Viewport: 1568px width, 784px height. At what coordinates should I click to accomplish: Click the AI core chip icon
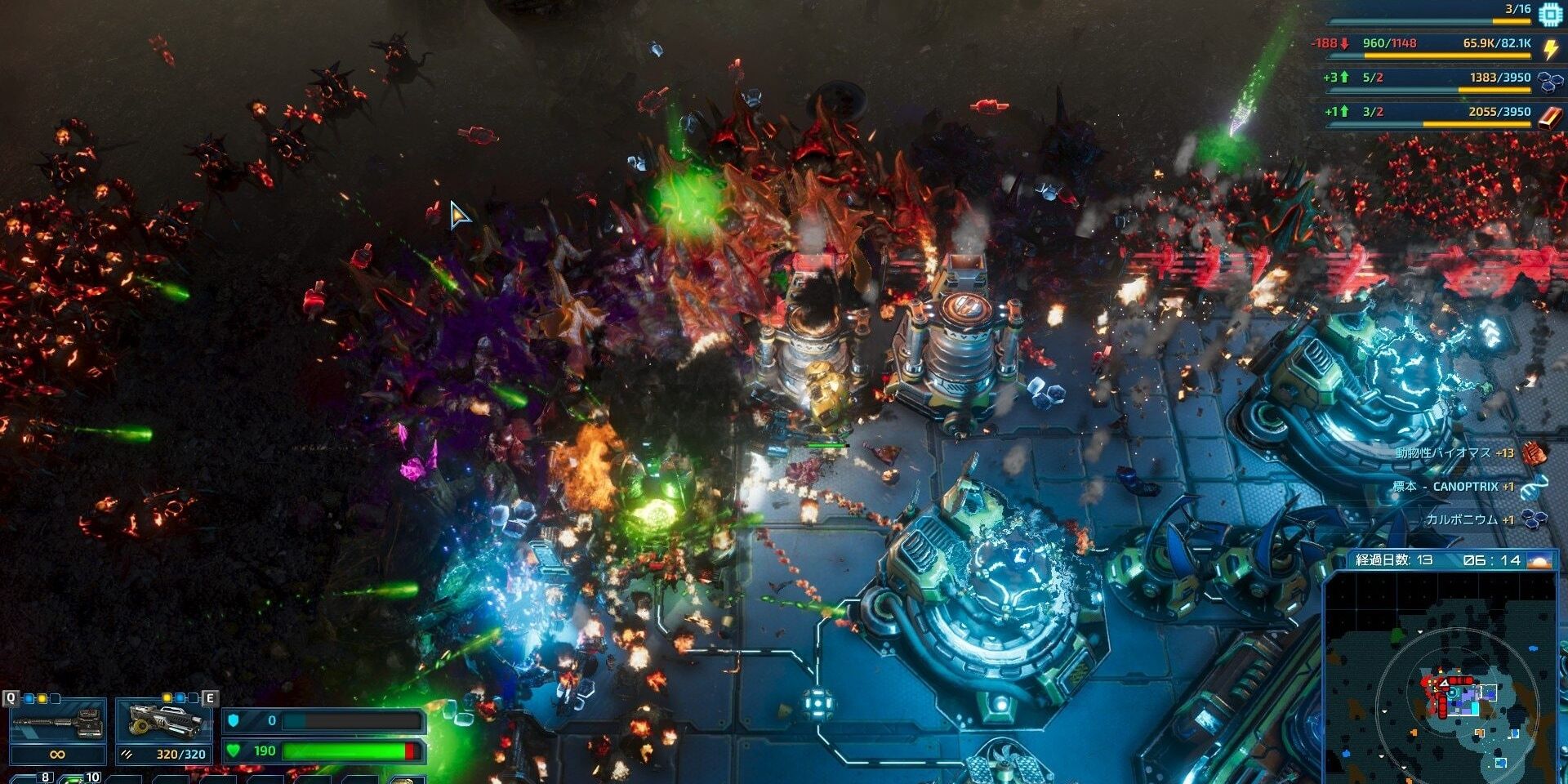(1549, 14)
